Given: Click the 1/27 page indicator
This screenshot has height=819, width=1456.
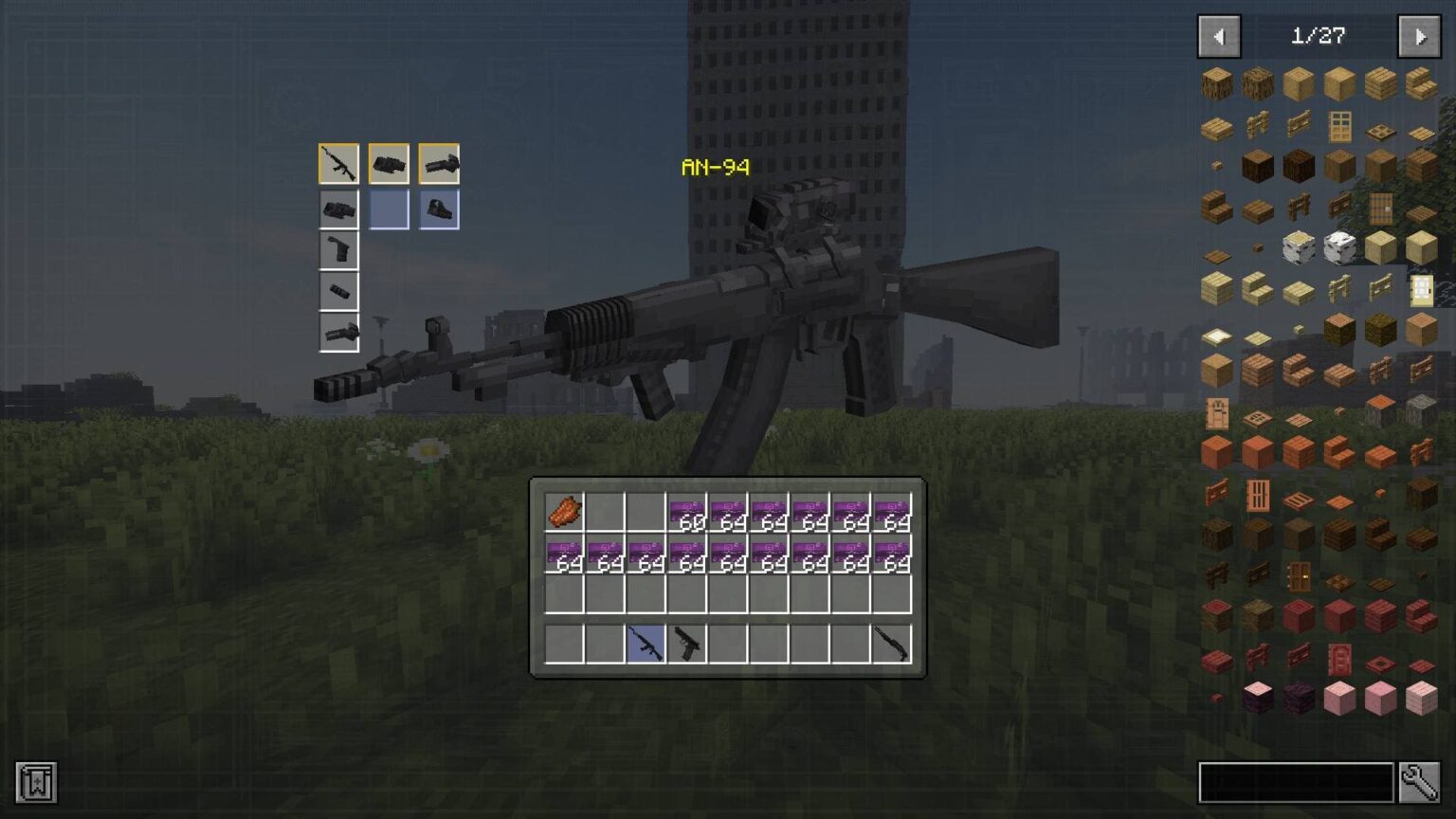Looking at the screenshot, I should (1318, 37).
